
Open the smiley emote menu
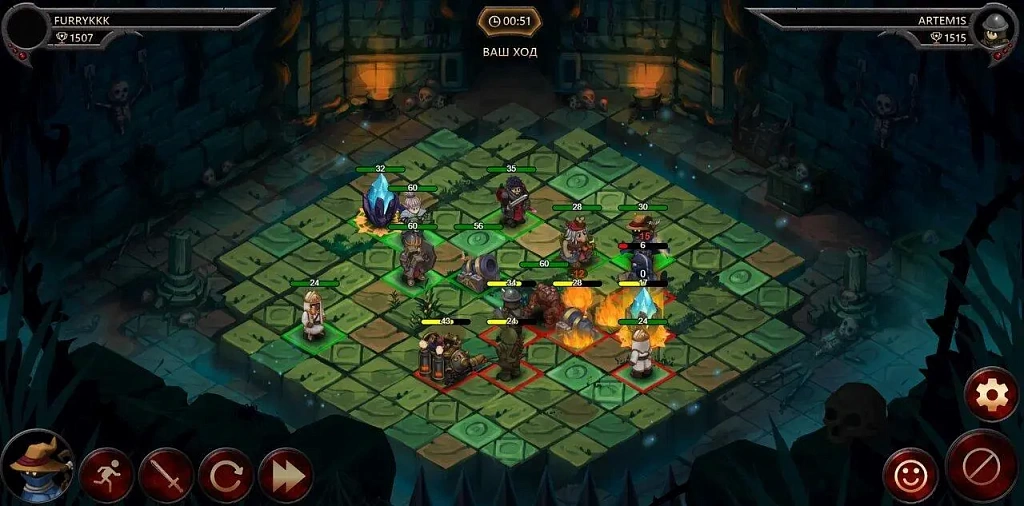[910, 475]
